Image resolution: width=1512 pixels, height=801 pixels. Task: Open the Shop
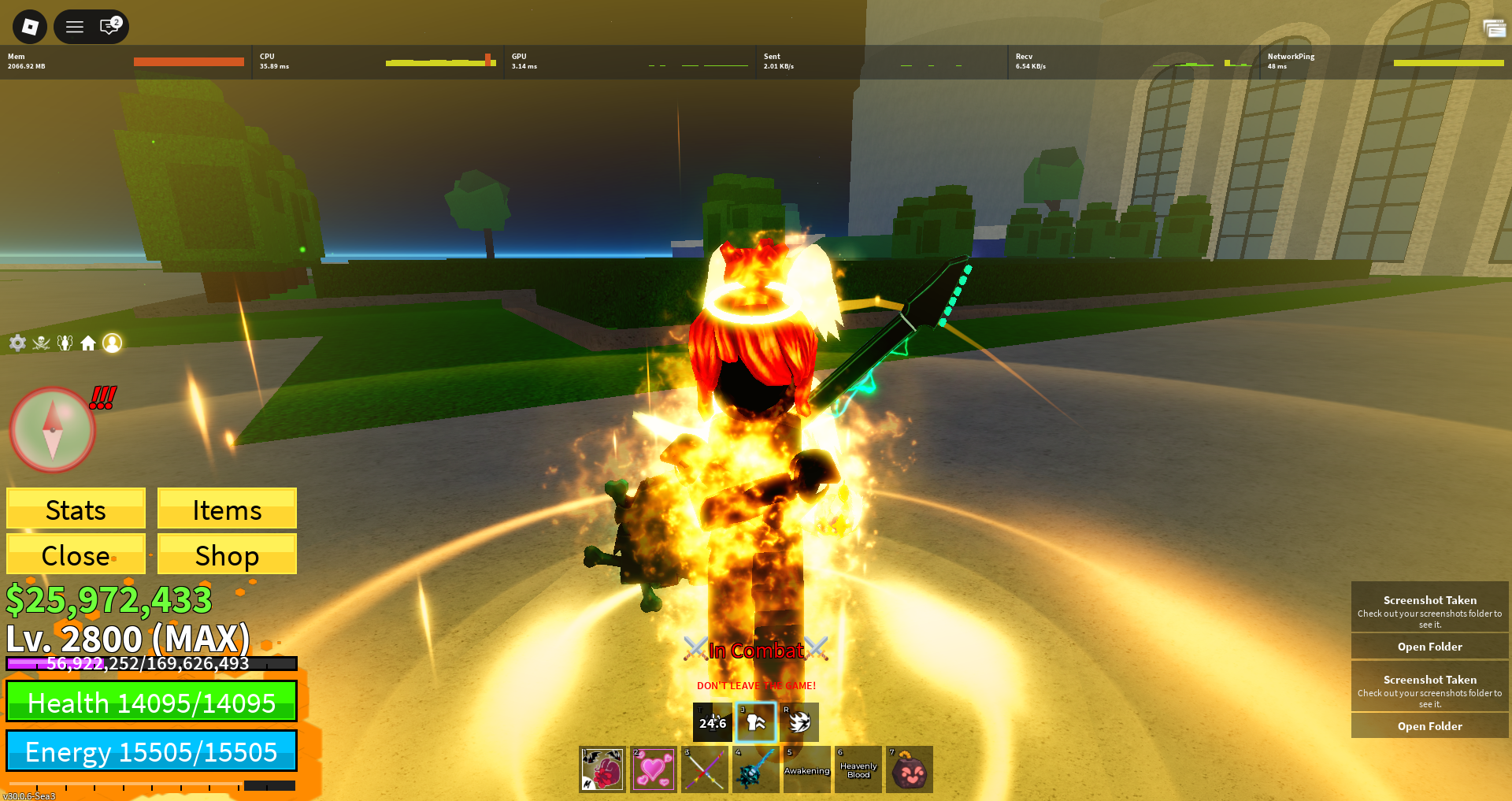pos(227,554)
